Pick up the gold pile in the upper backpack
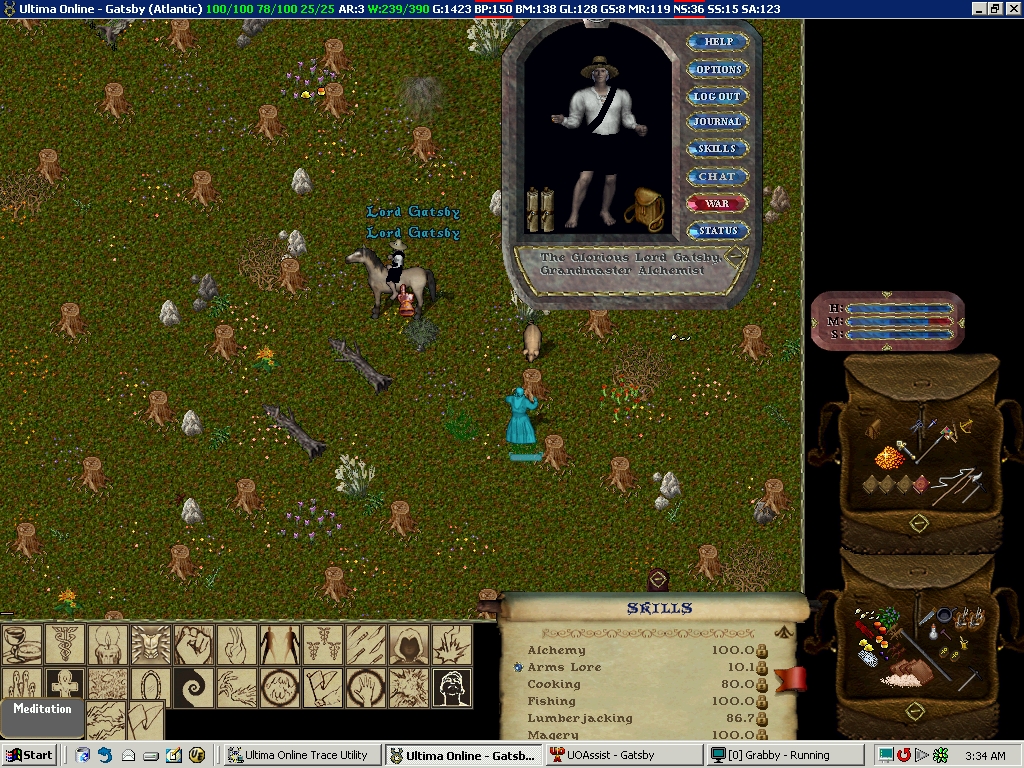This screenshot has height=768, width=1024. (x=889, y=459)
